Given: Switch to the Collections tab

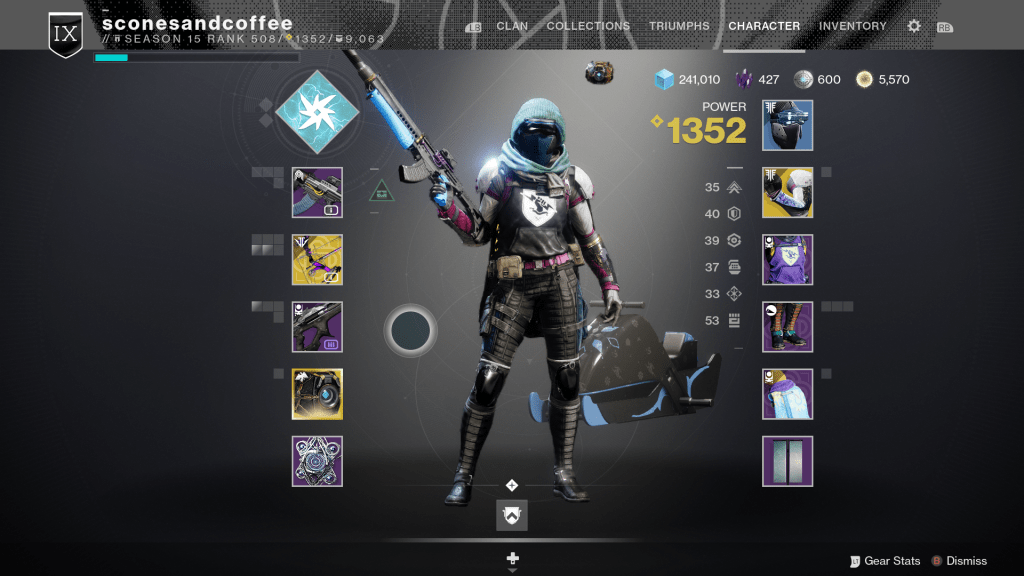Looking at the screenshot, I should (588, 26).
